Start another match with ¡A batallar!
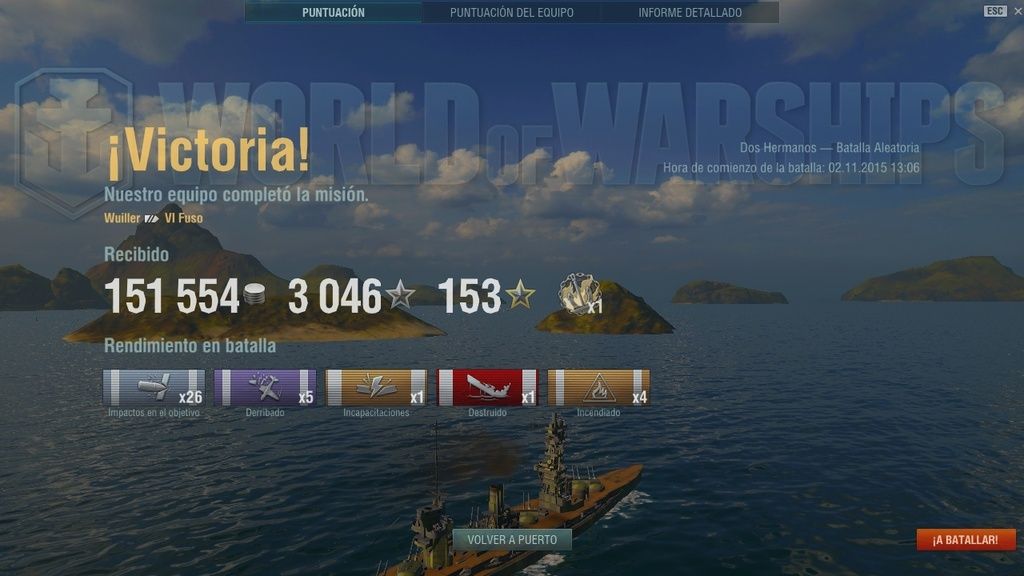 click(965, 540)
